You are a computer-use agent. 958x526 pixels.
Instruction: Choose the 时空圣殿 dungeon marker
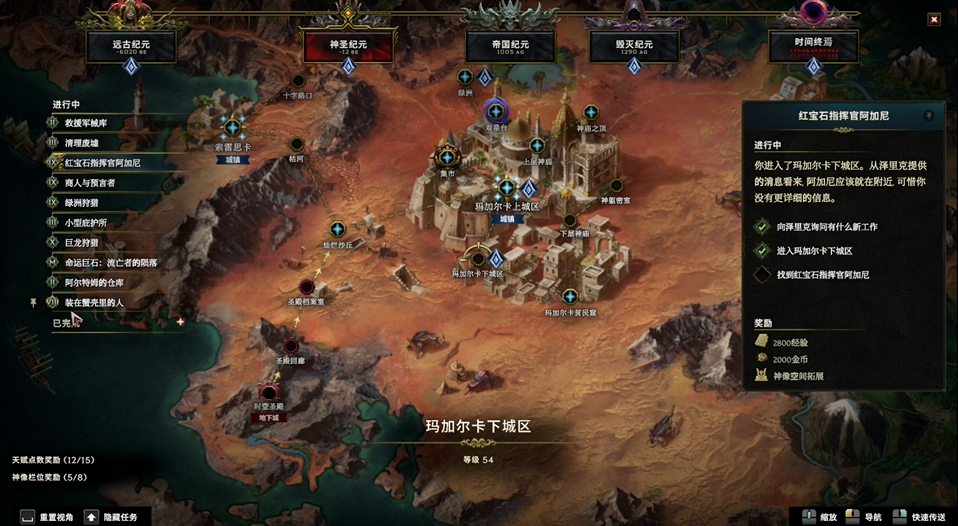268,392
